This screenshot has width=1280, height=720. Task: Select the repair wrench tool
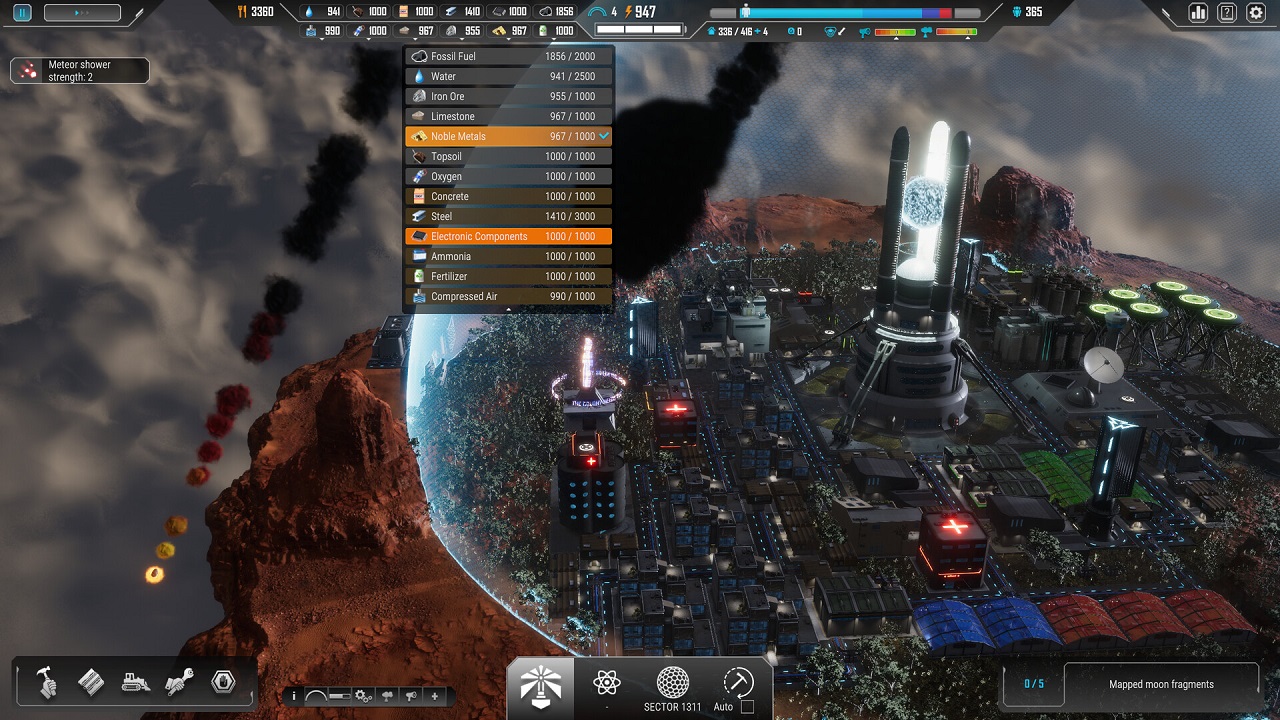click(180, 681)
